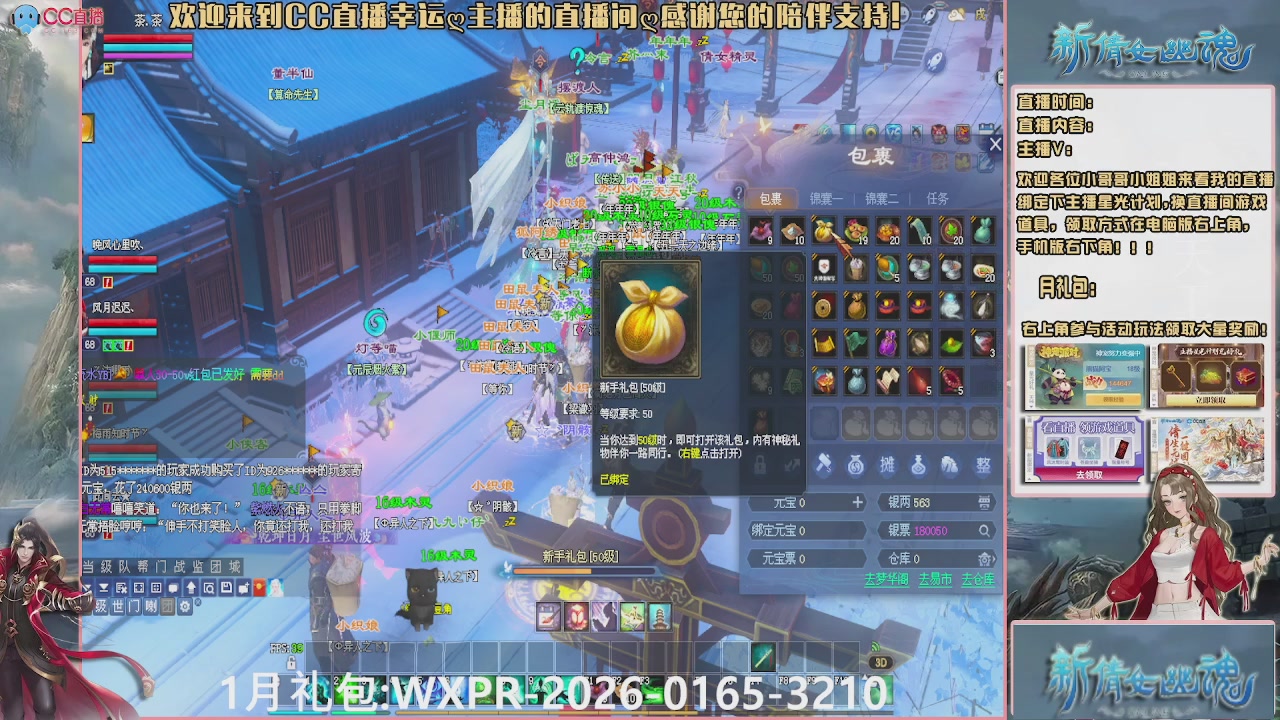Open the 任务 tab in the bag panel
Viewport: 1280px width, 720px height.
(x=936, y=198)
